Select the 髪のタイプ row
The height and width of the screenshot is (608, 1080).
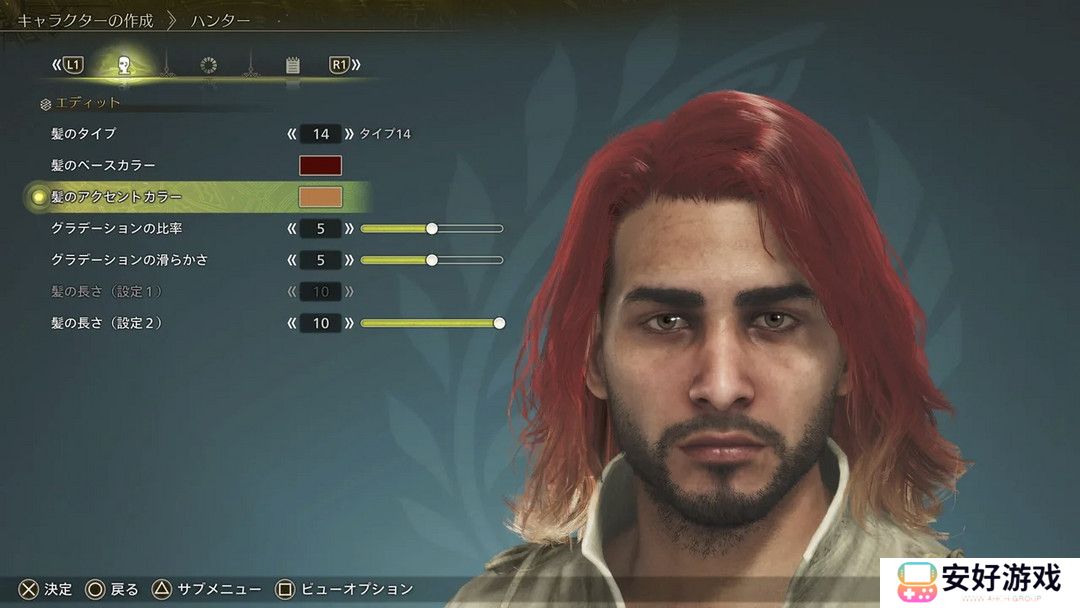coord(90,134)
